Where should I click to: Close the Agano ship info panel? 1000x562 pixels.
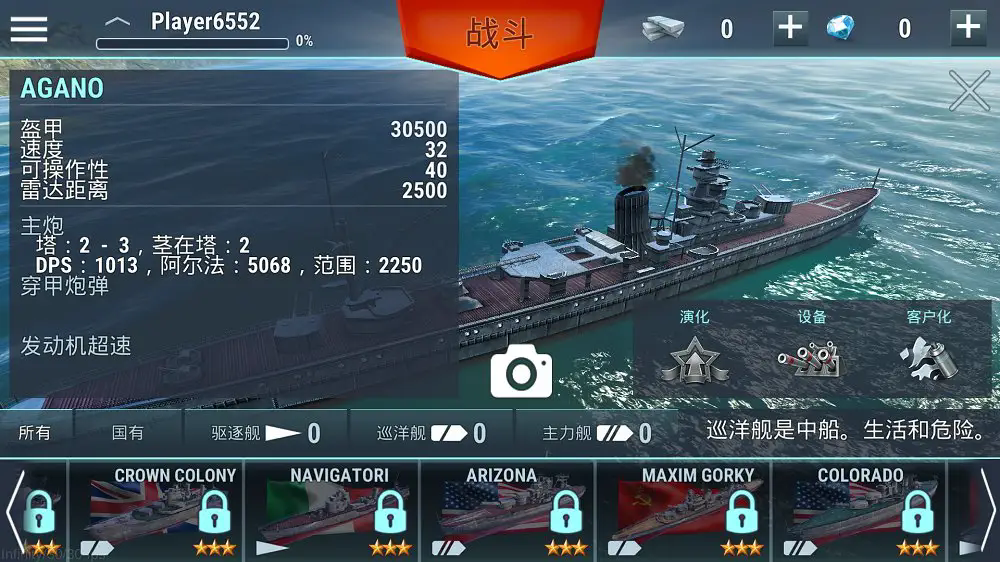[968, 91]
